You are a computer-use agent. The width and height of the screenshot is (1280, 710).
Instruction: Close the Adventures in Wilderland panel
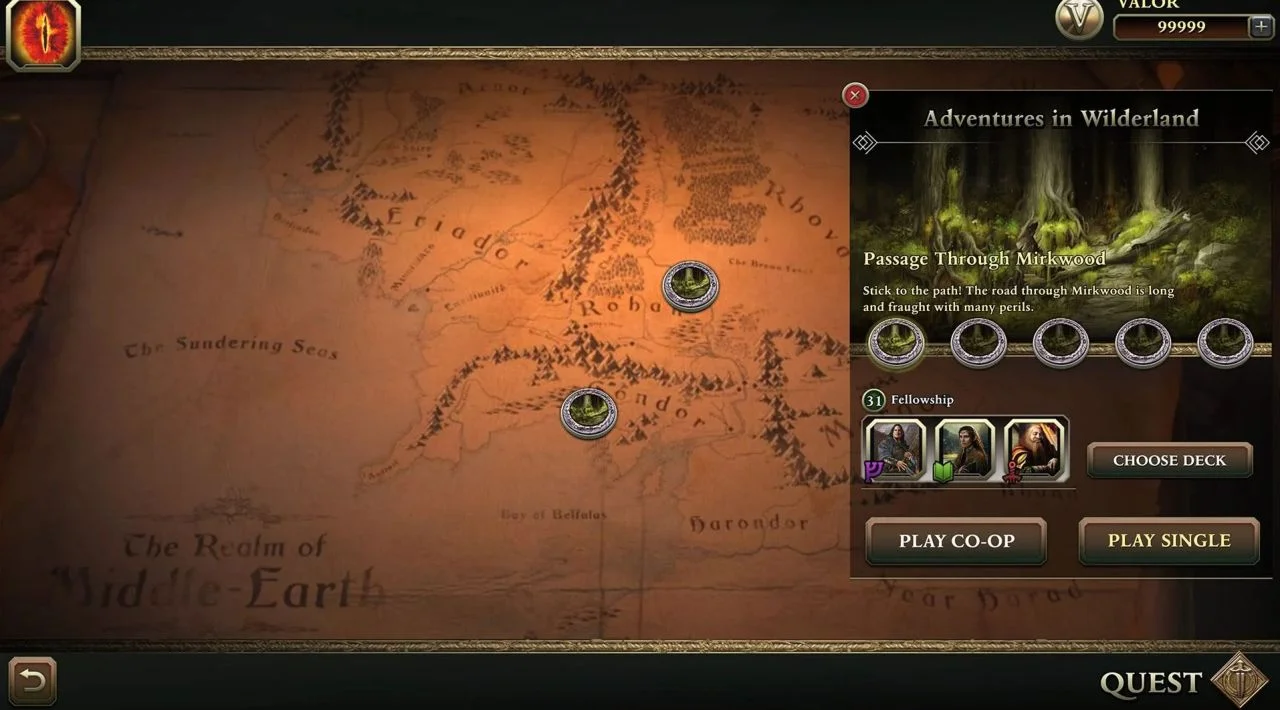[x=855, y=95]
